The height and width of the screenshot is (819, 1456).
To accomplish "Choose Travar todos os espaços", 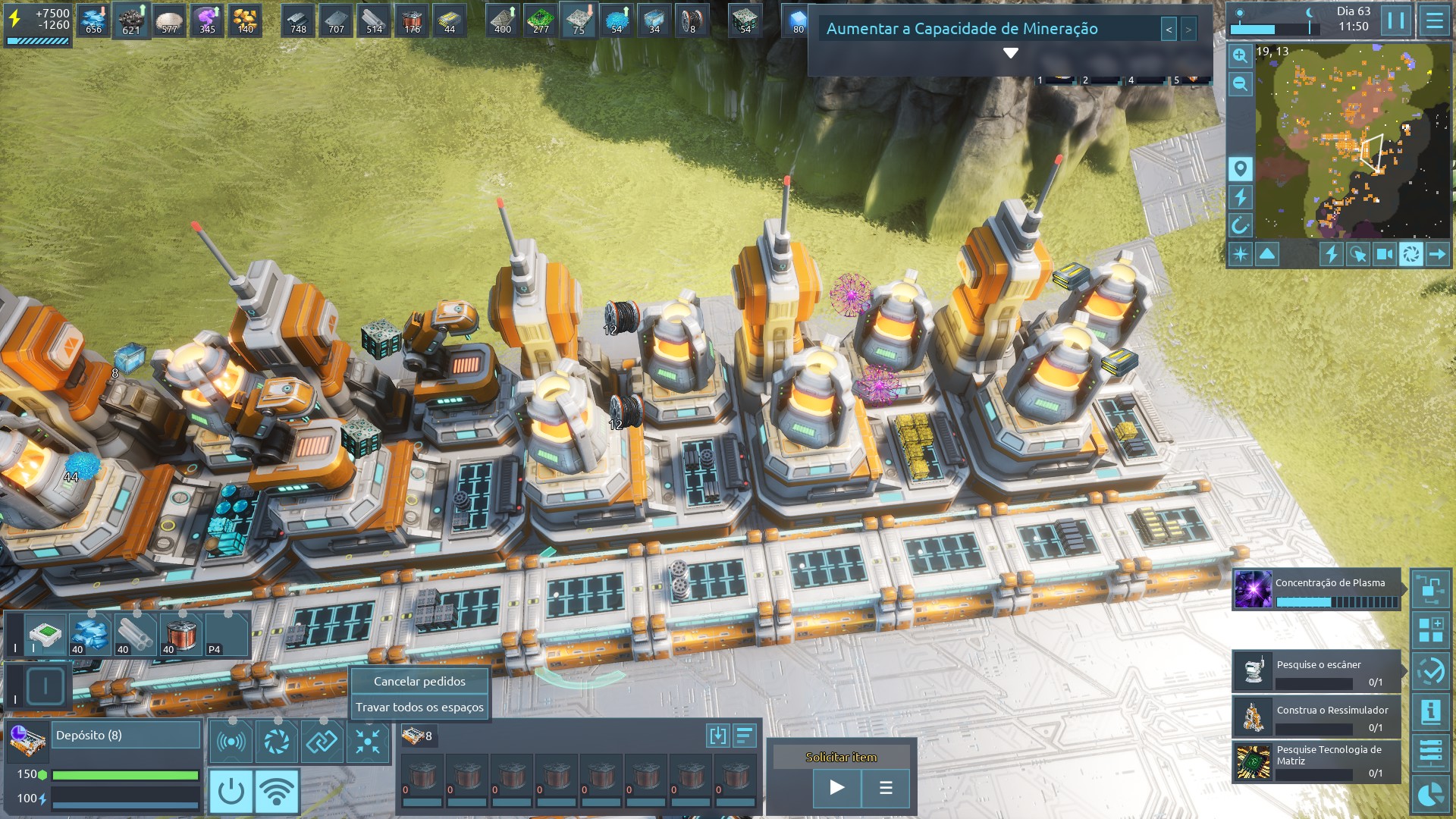I will coord(419,707).
